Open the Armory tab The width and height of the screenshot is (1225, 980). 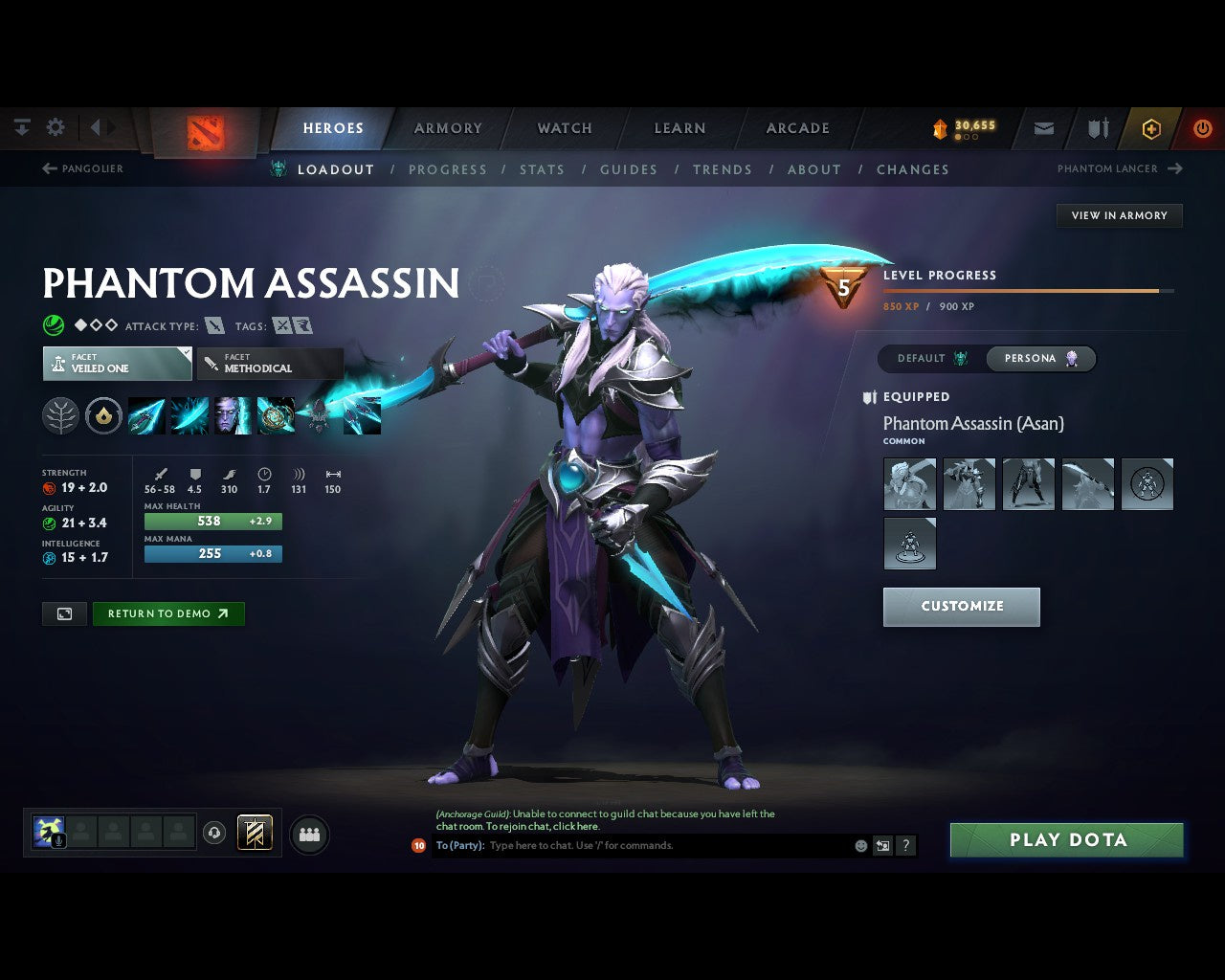[x=448, y=128]
